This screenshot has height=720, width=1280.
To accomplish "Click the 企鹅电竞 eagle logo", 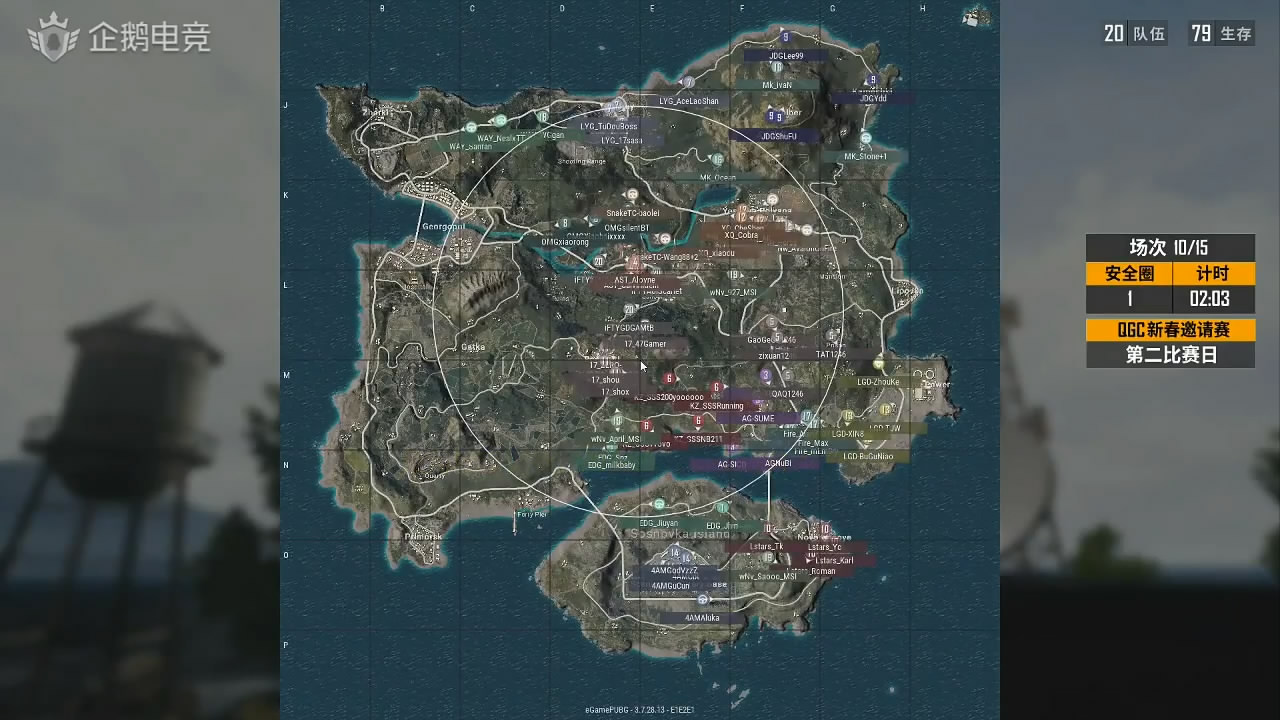I will click(x=55, y=38).
